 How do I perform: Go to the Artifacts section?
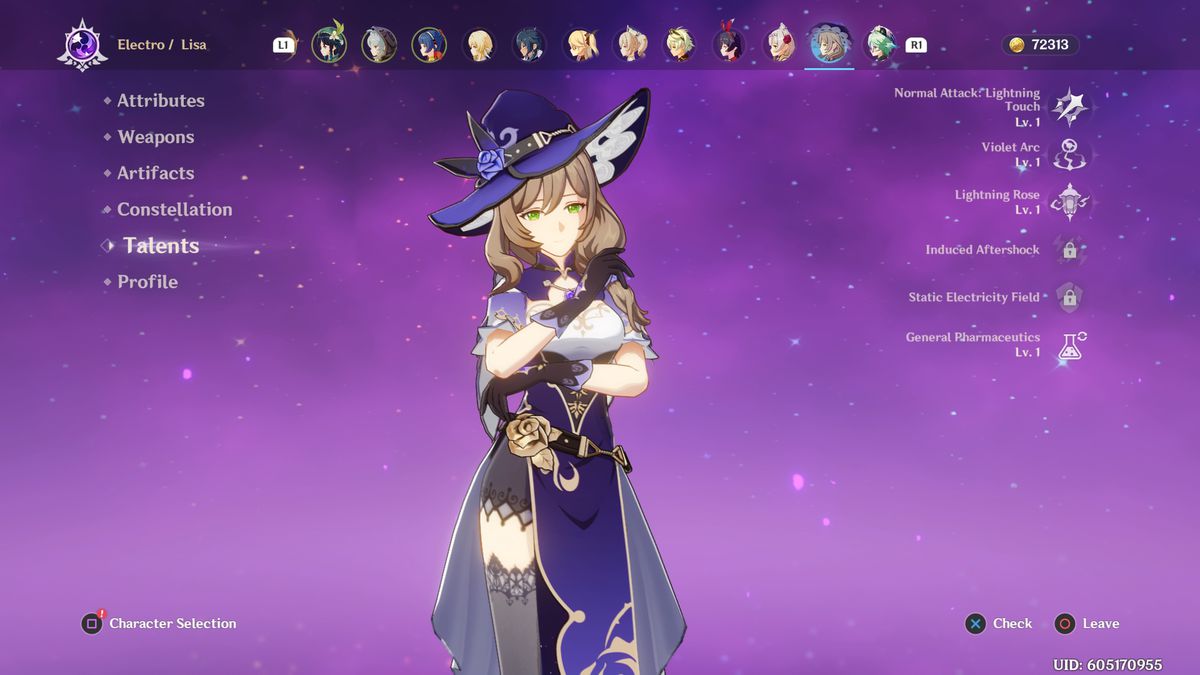155,173
